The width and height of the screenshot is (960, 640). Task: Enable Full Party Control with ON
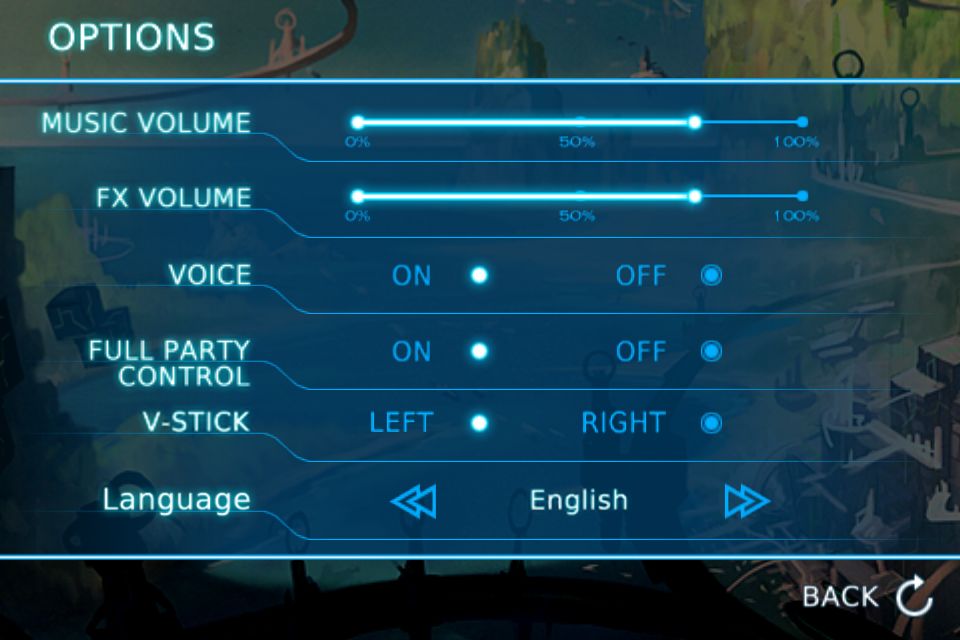(479, 351)
